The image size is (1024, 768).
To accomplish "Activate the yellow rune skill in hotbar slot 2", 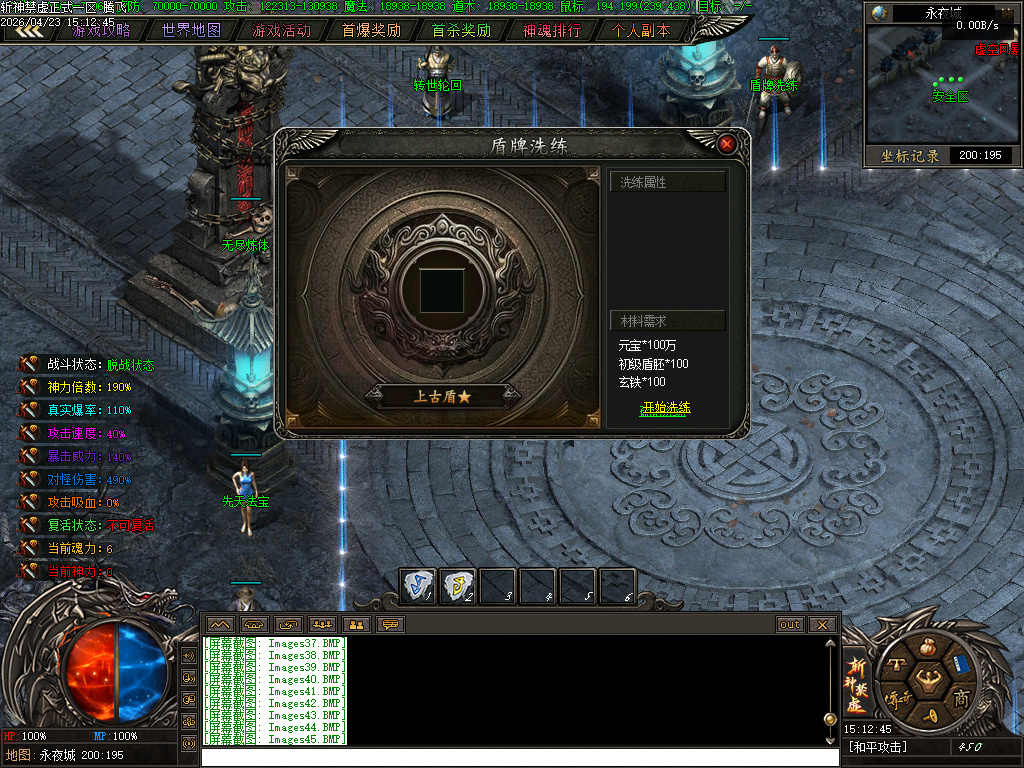I will click(x=459, y=586).
